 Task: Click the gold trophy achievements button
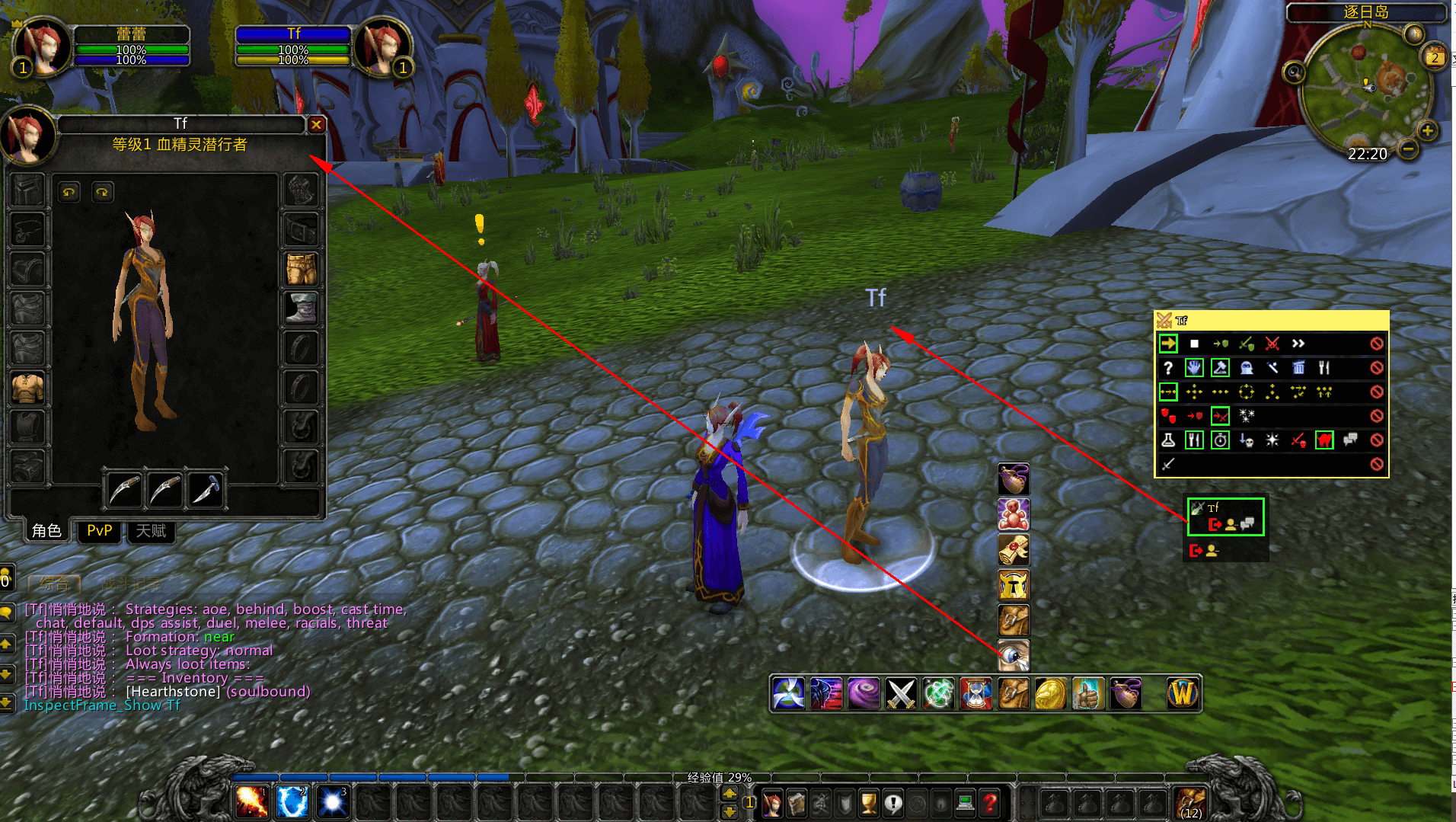coord(868,803)
